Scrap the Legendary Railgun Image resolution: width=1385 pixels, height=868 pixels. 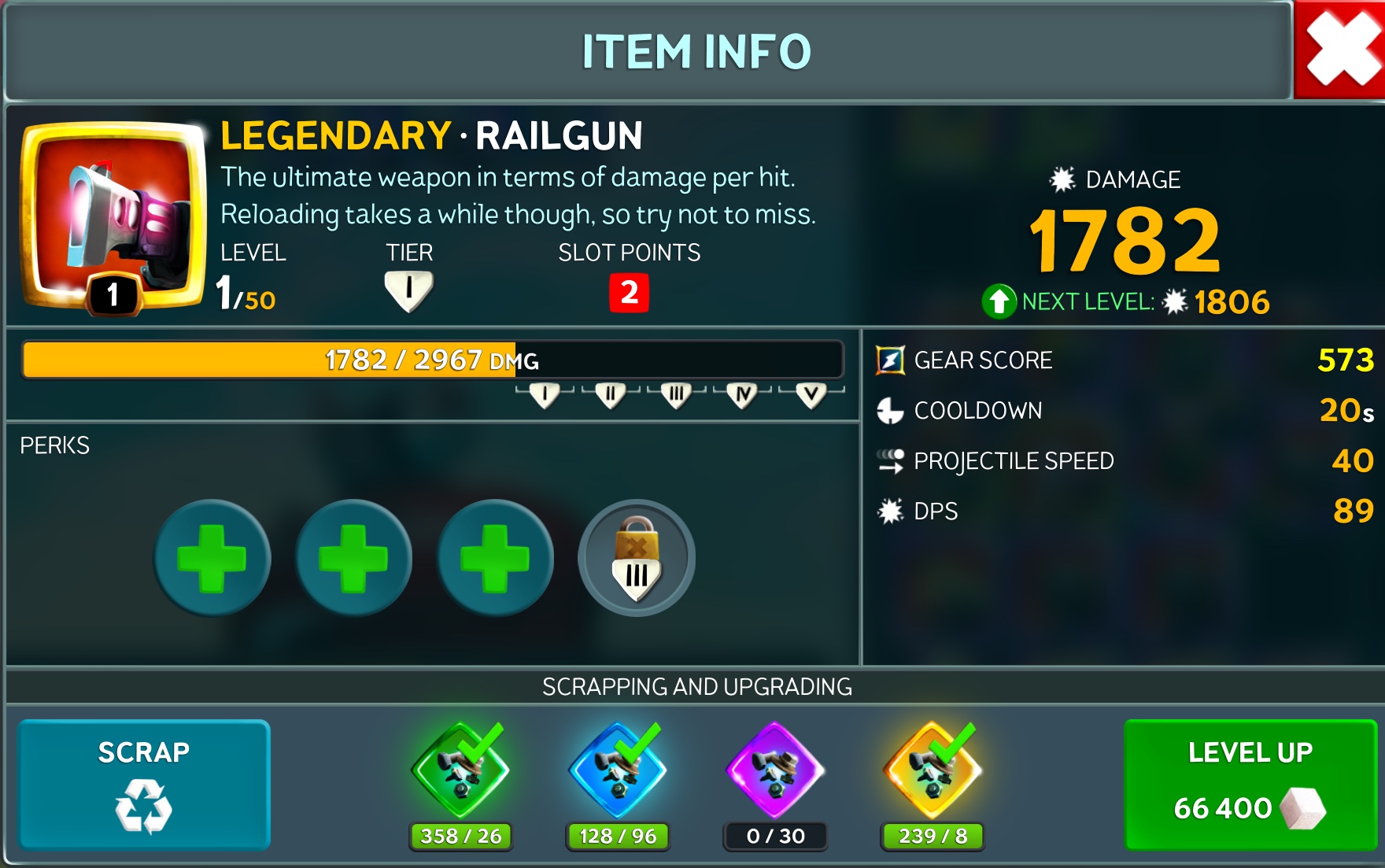tap(144, 785)
